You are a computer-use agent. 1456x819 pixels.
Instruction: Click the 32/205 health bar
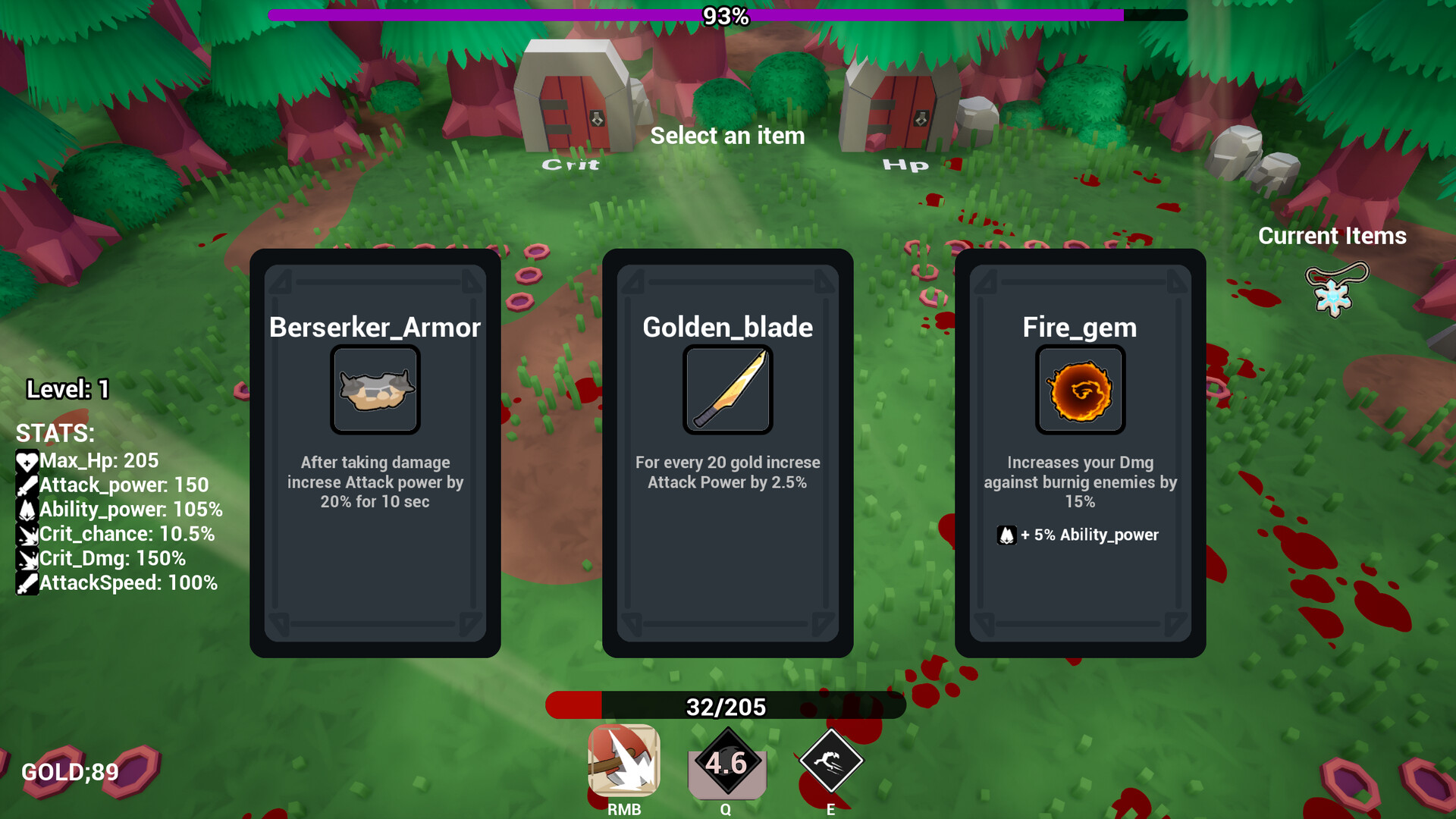click(x=726, y=705)
